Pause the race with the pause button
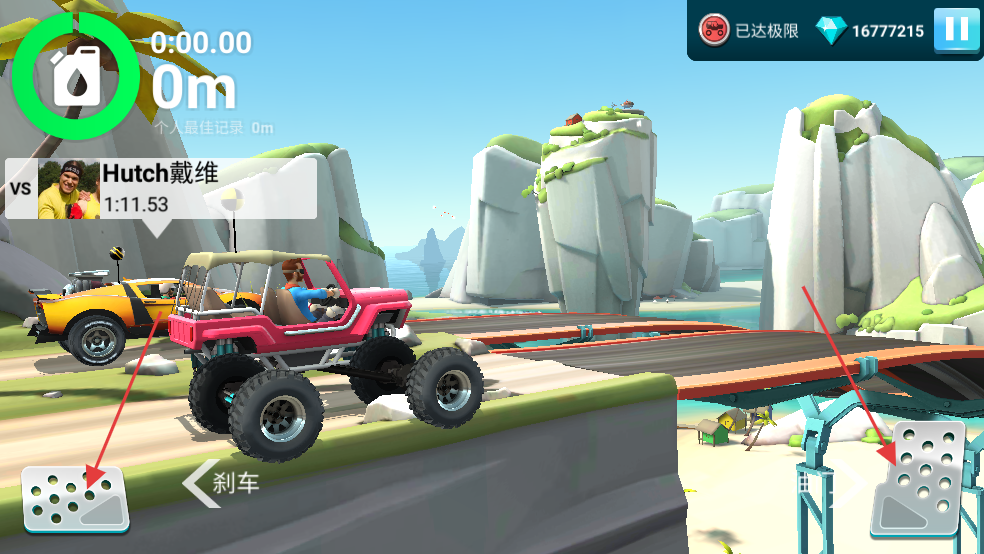984x554 pixels. coord(956,30)
